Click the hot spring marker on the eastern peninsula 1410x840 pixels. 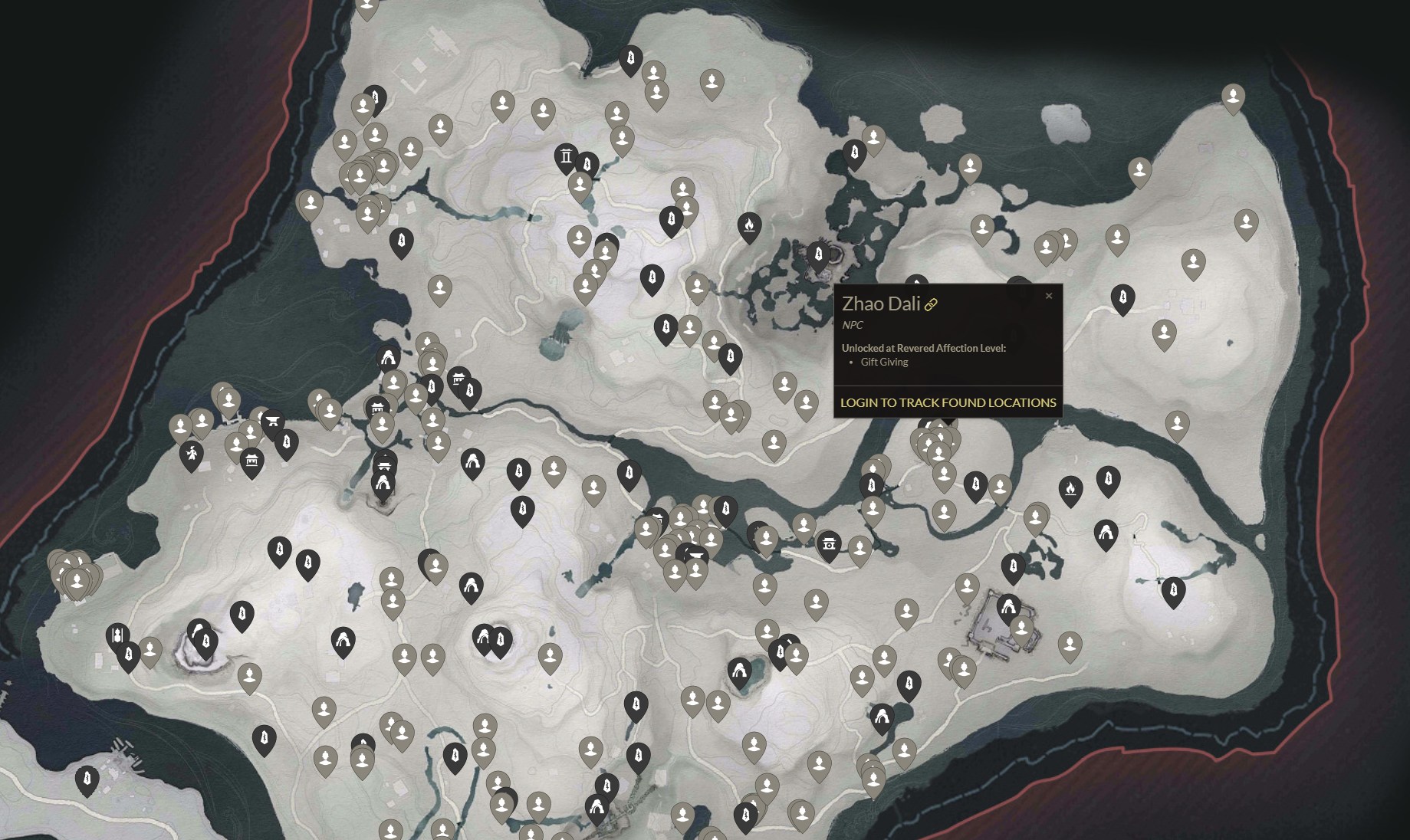tap(1107, 533)
